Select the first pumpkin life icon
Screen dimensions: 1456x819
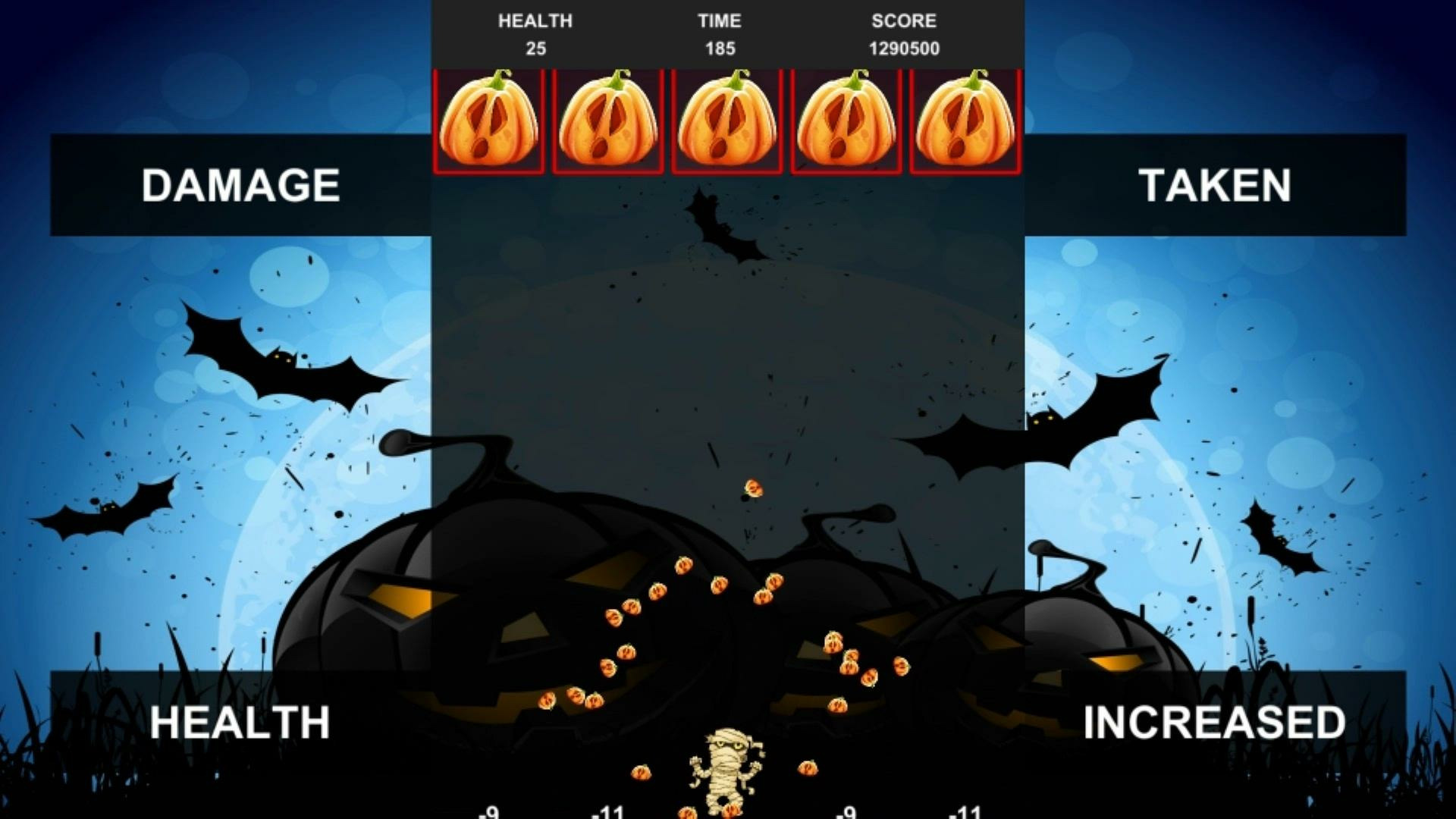click(489, 121)
